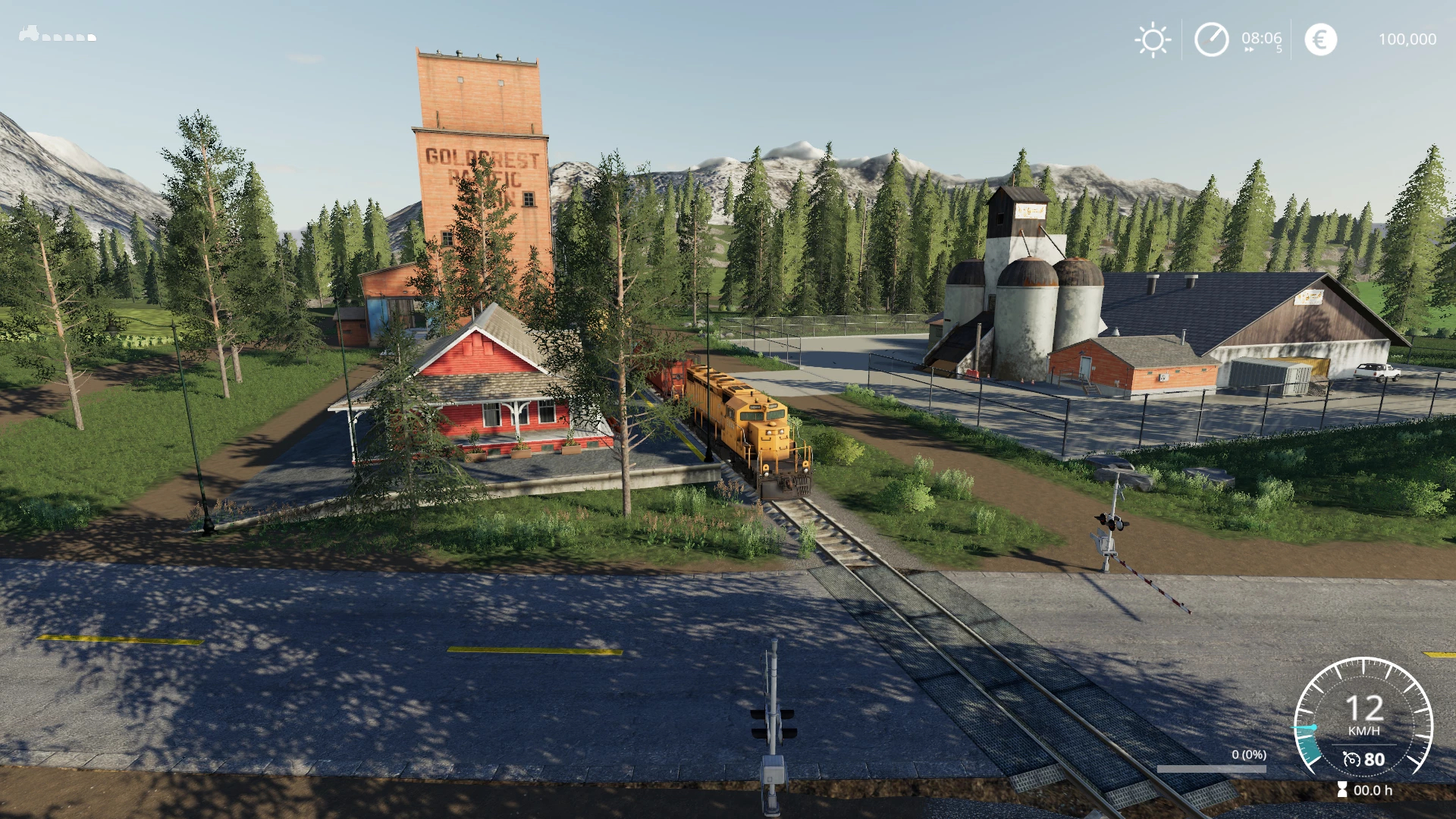
Task: Select the tractor vehicle icon
Action: [x=29, y=33]
